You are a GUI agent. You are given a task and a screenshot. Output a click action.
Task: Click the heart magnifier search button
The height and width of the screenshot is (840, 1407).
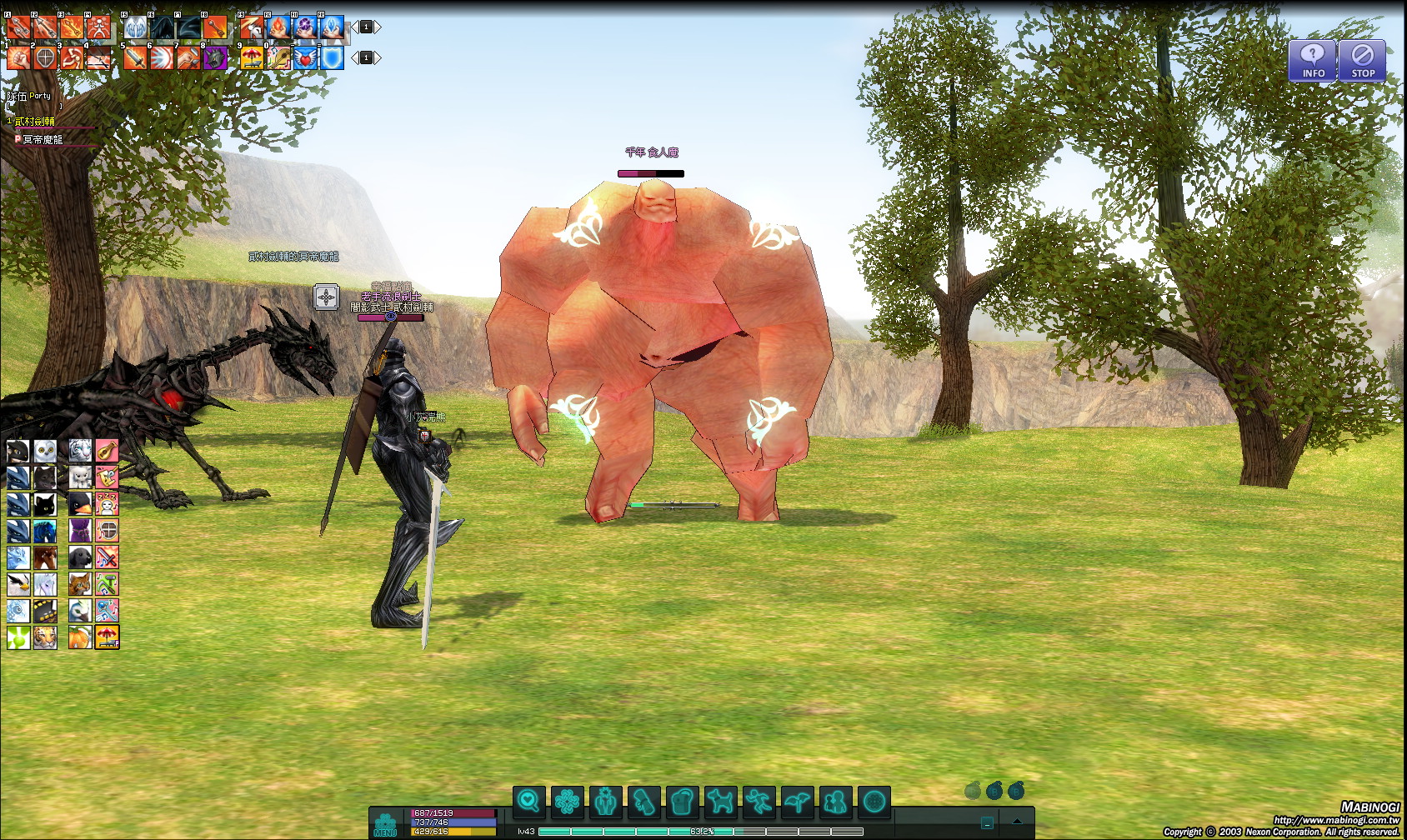[x=529, y=802]
